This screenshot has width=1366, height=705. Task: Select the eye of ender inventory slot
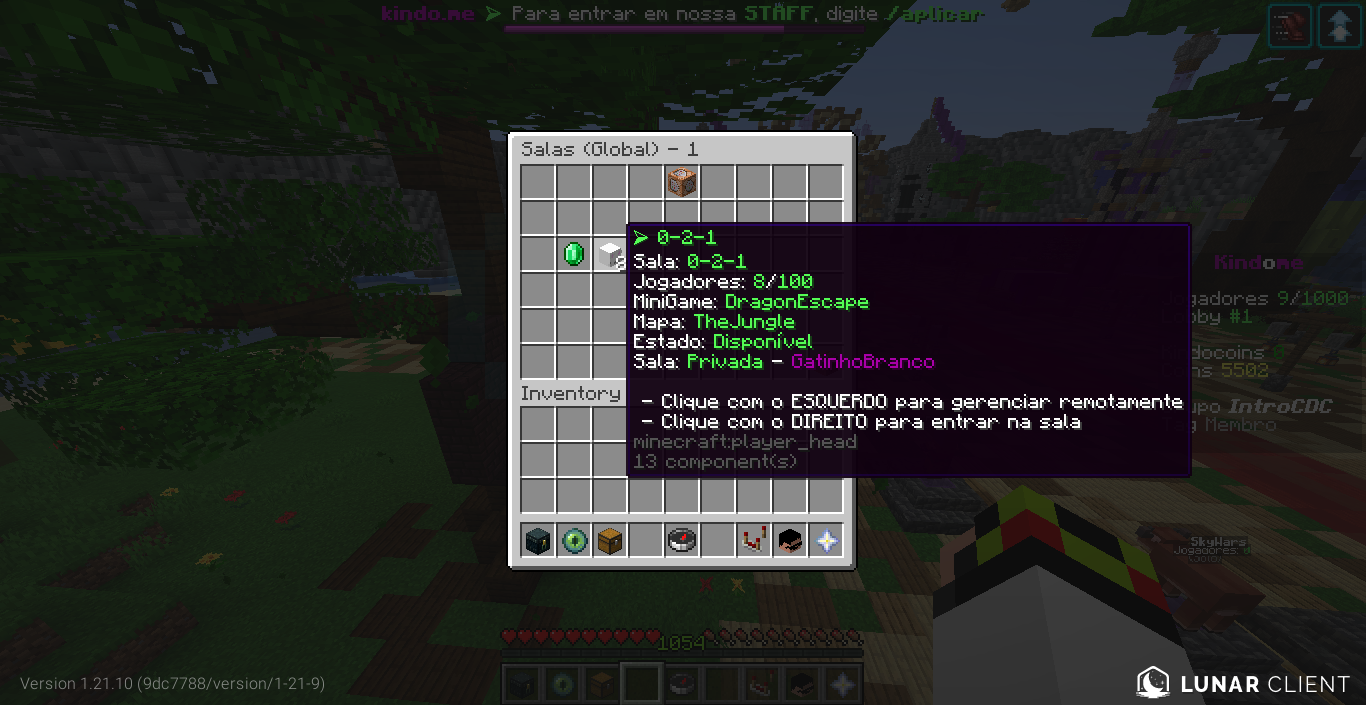[x=574, y=541]
